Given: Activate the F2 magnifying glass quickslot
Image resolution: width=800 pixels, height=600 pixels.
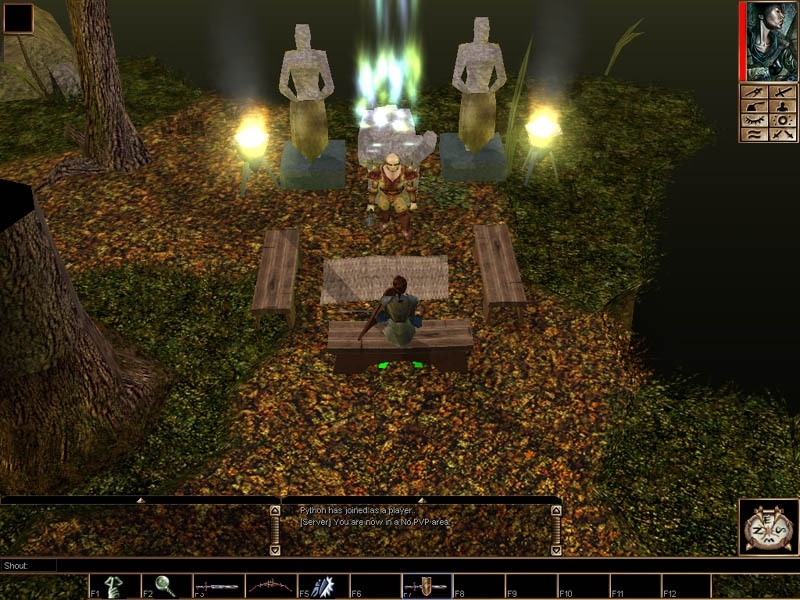Looking at the screenshot, I should coord(166,586).
